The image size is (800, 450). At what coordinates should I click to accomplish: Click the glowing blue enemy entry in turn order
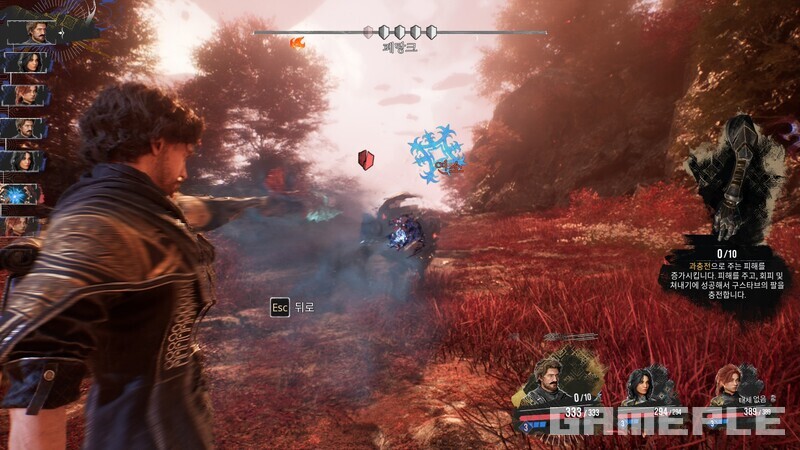pos(20,193)
